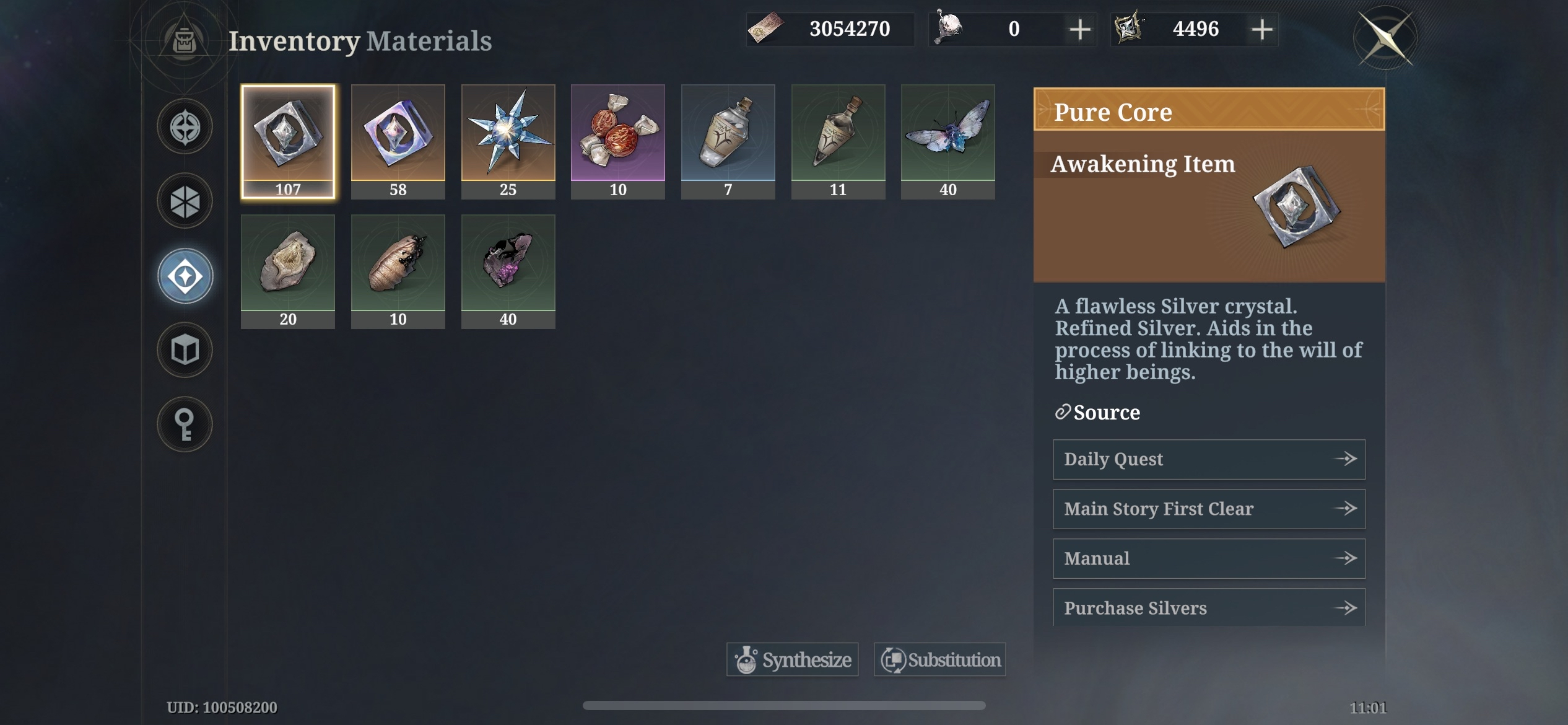
Task: Select the fossil shell stone slot
Action: coord(288,271)
